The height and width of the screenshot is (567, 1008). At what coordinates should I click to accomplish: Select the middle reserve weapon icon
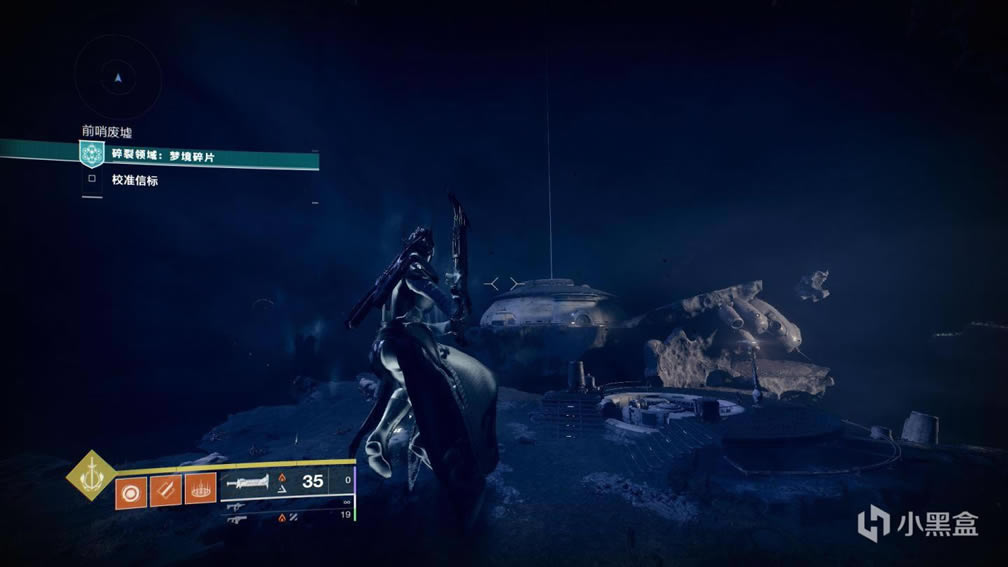pos(238,505)
